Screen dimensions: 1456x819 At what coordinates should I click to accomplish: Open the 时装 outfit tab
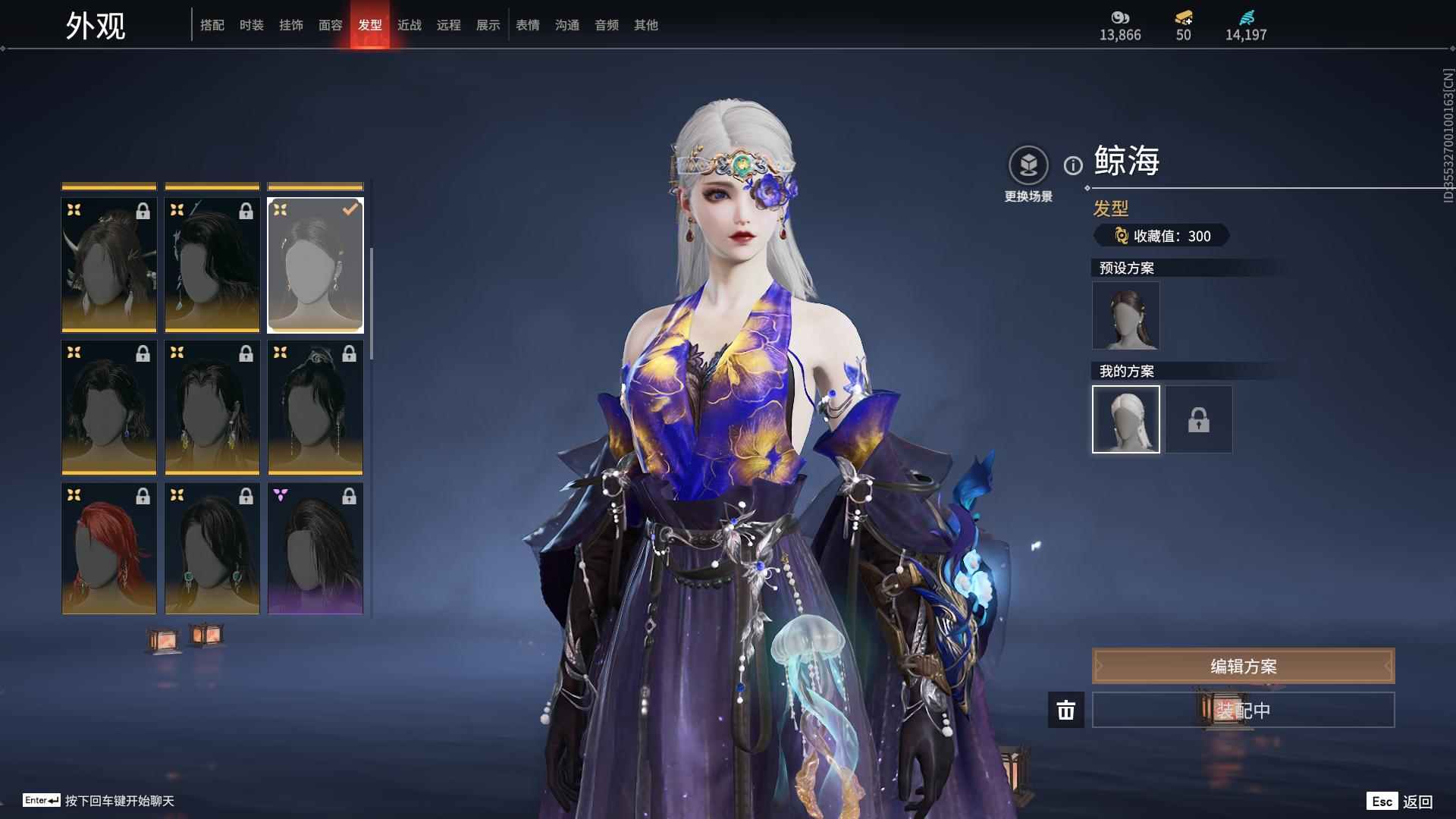click(x=252, y=25)
